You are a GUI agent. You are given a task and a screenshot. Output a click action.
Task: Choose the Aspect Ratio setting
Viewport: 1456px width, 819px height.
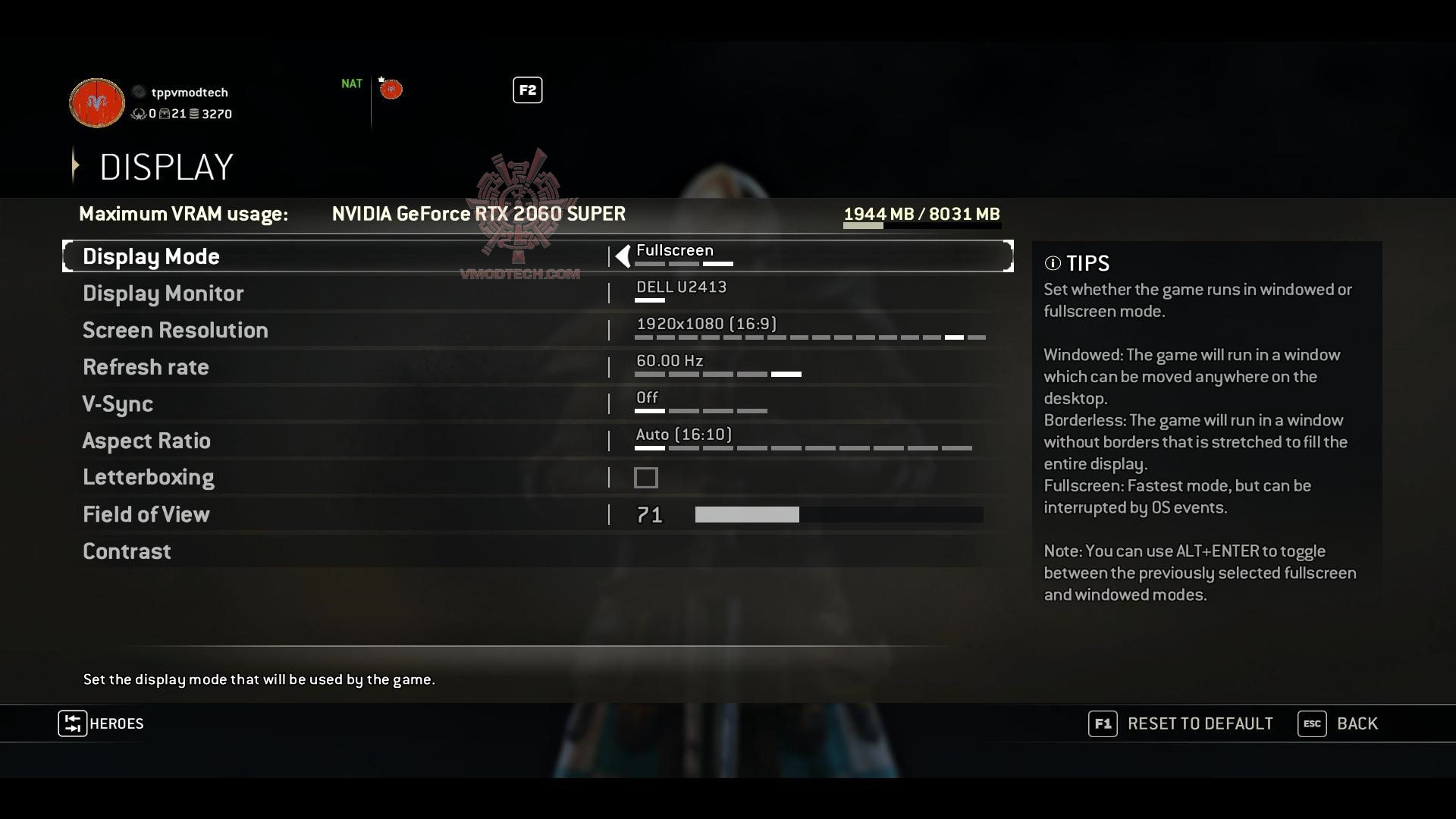pos(146,441)
